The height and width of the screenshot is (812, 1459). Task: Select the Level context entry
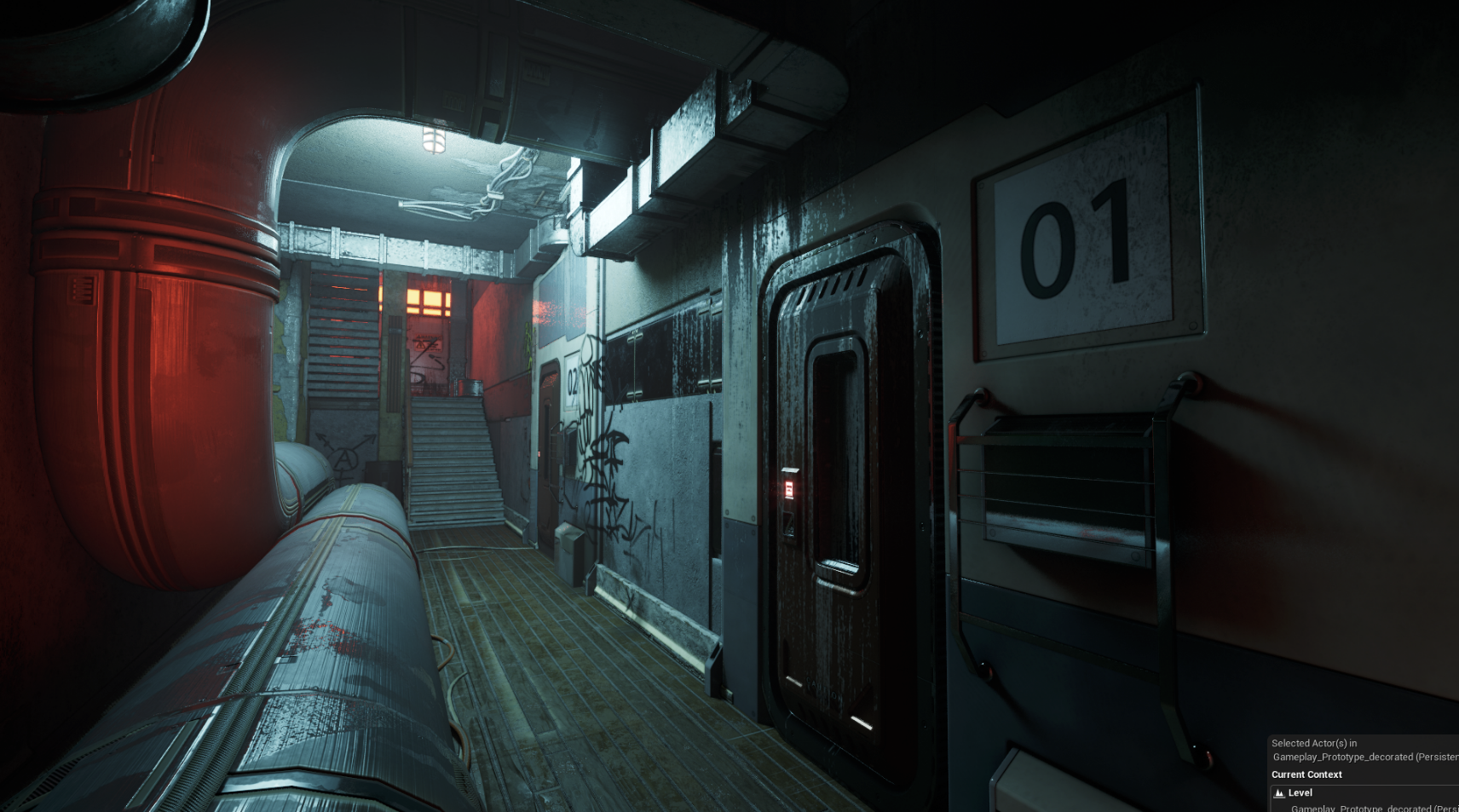coord(1300,792)
